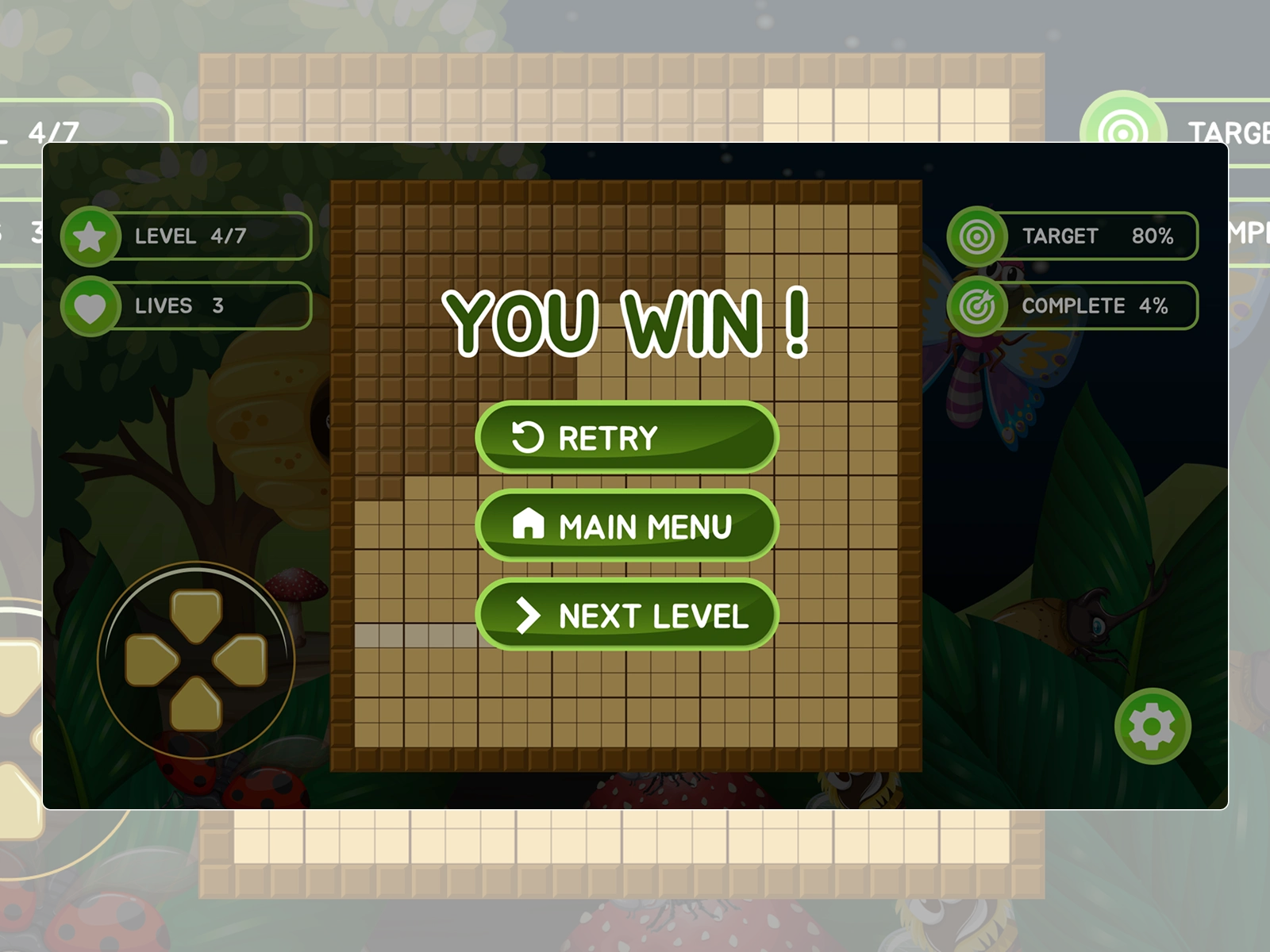The image size is (1270, 952).
Task: Tap the right arrow on the D-pad
Action: [241, 659]
